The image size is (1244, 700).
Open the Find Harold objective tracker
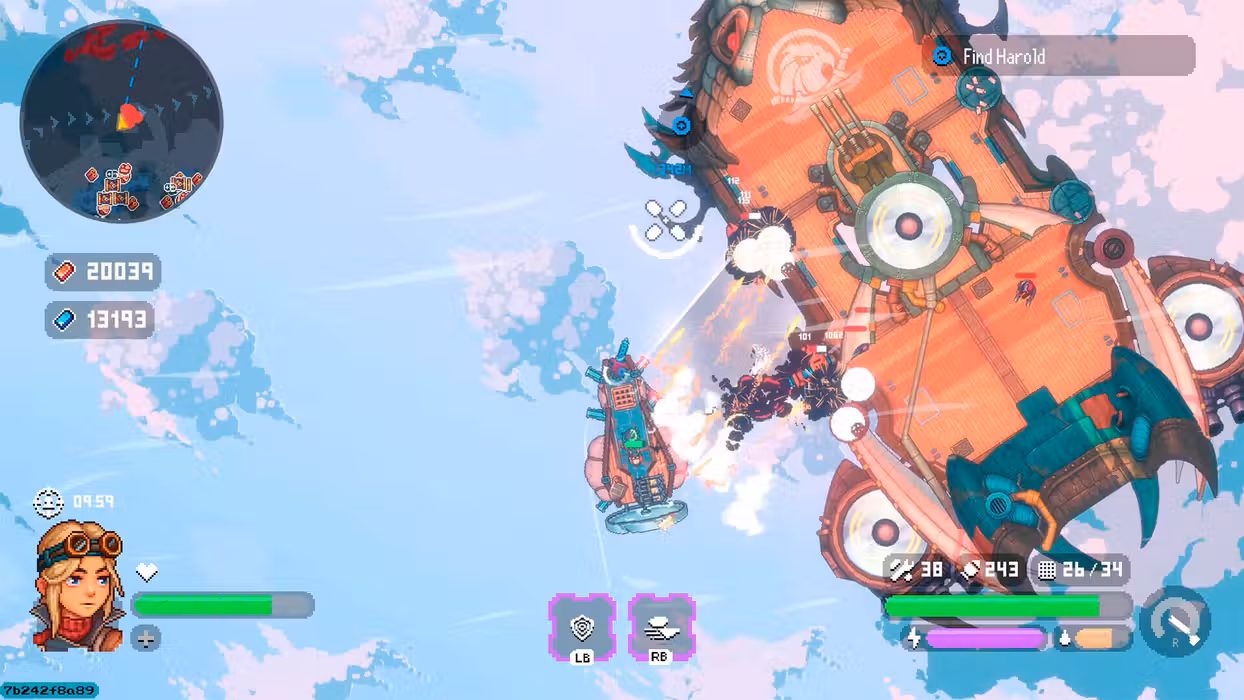1058,56
